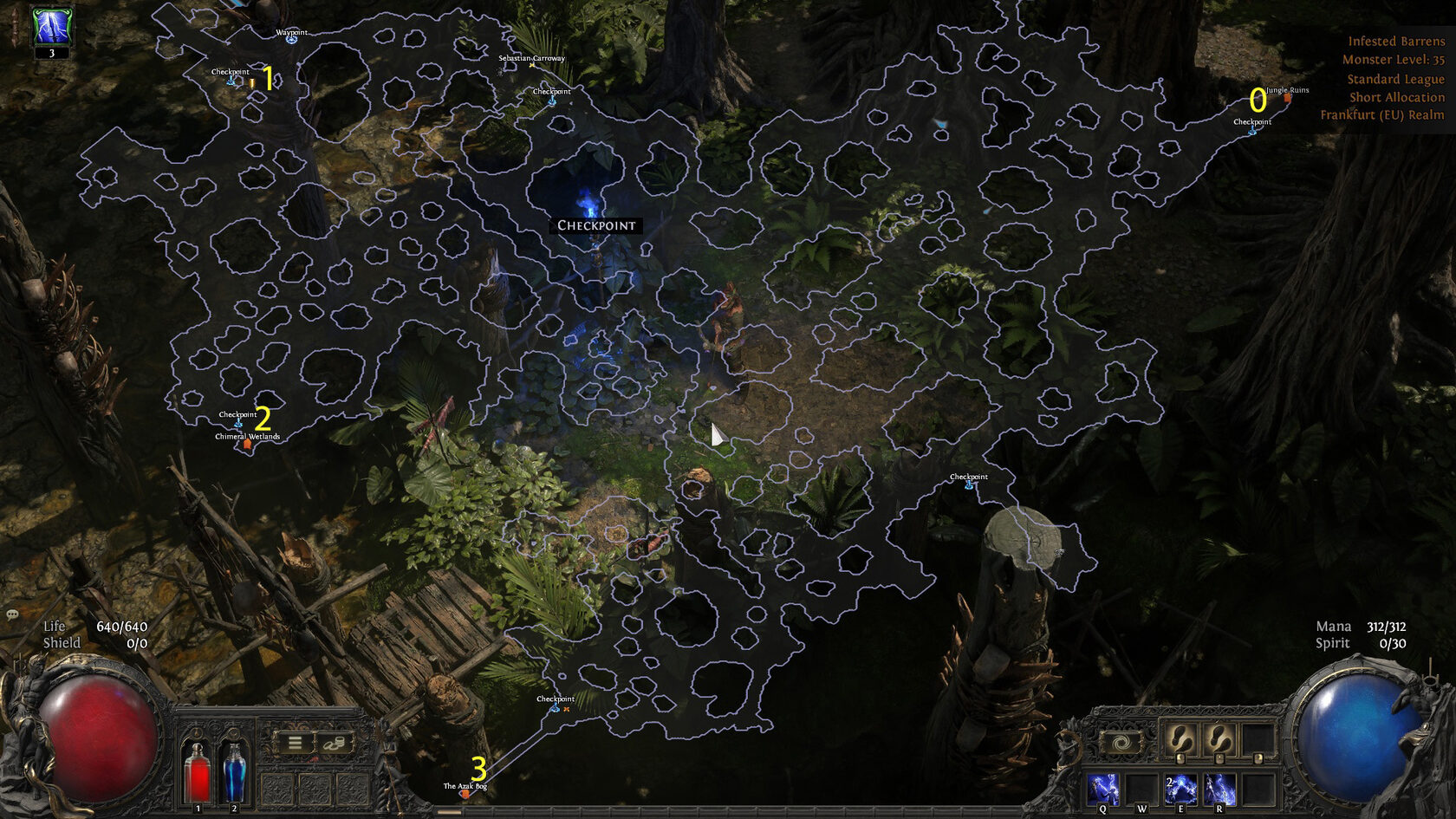Image resolution: width=1456 pixels, height=819 pixels.
Task: Use the blue mana flask
Action: [234, 771]
